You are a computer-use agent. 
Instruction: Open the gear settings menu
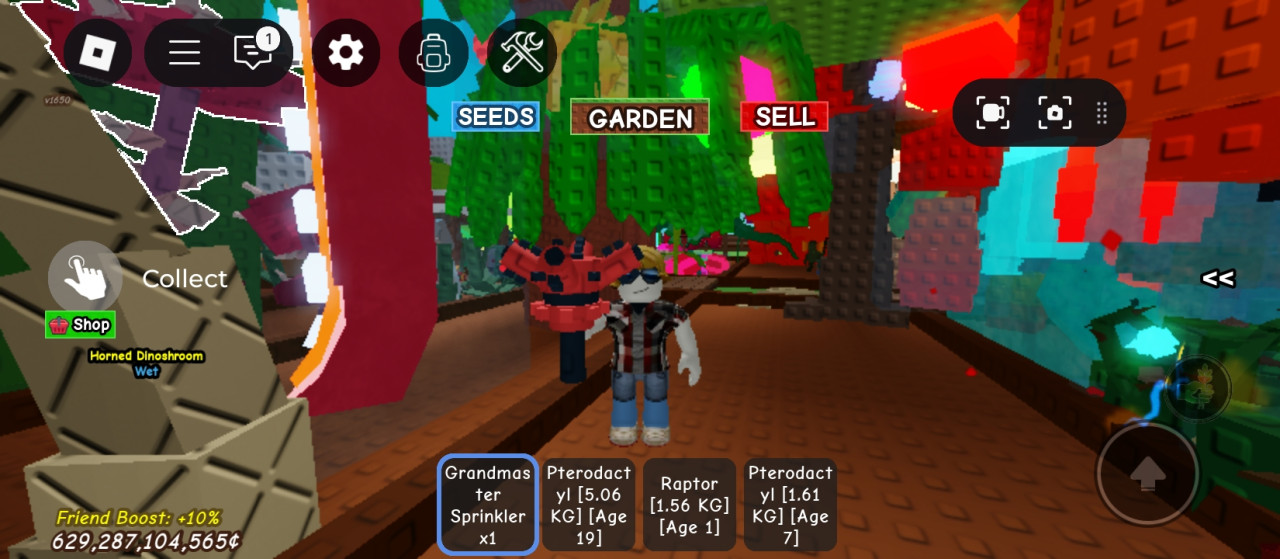[346, 52]
